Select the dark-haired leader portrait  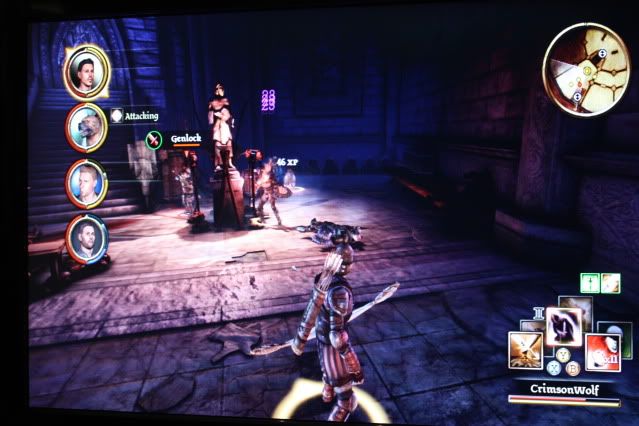[87, 70]
